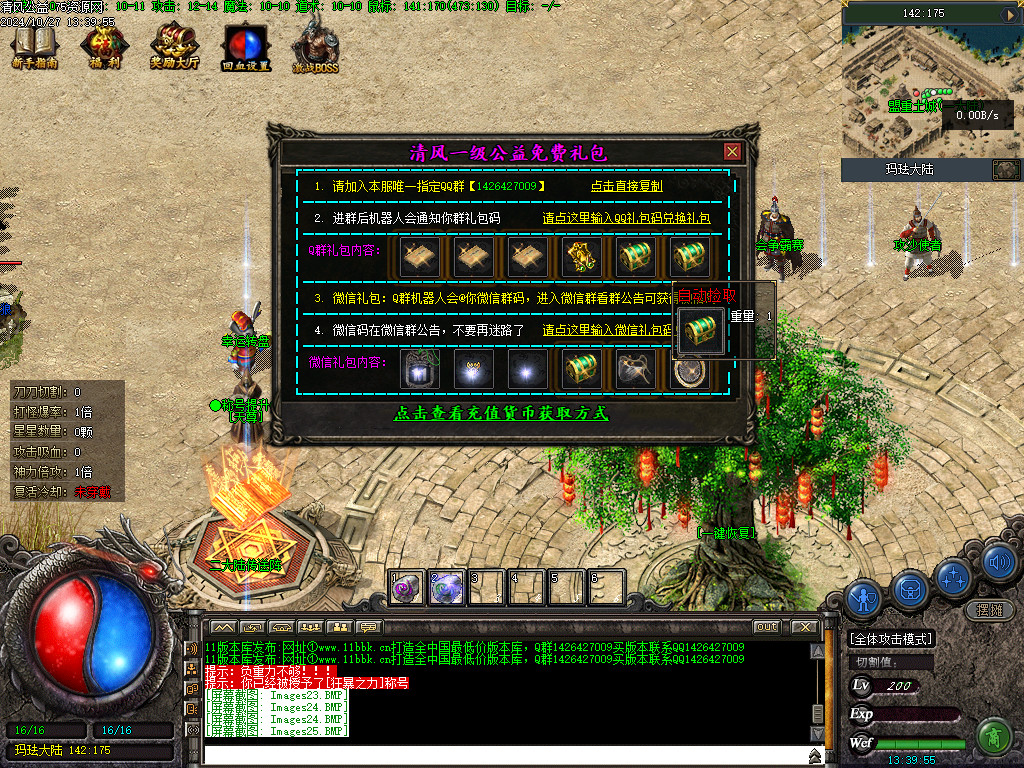
Task: Click 点击查看充值货币获取方式 link
Action: click(501, 414)
